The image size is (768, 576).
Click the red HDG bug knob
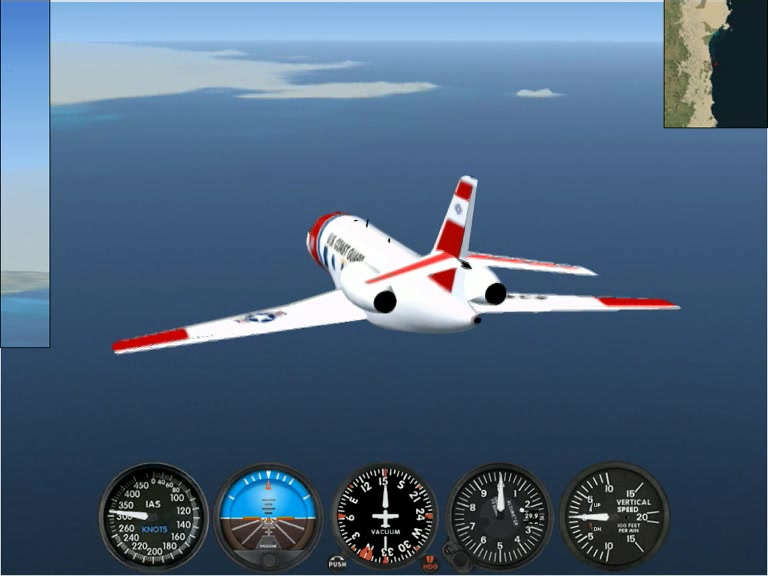click(430, 562)
